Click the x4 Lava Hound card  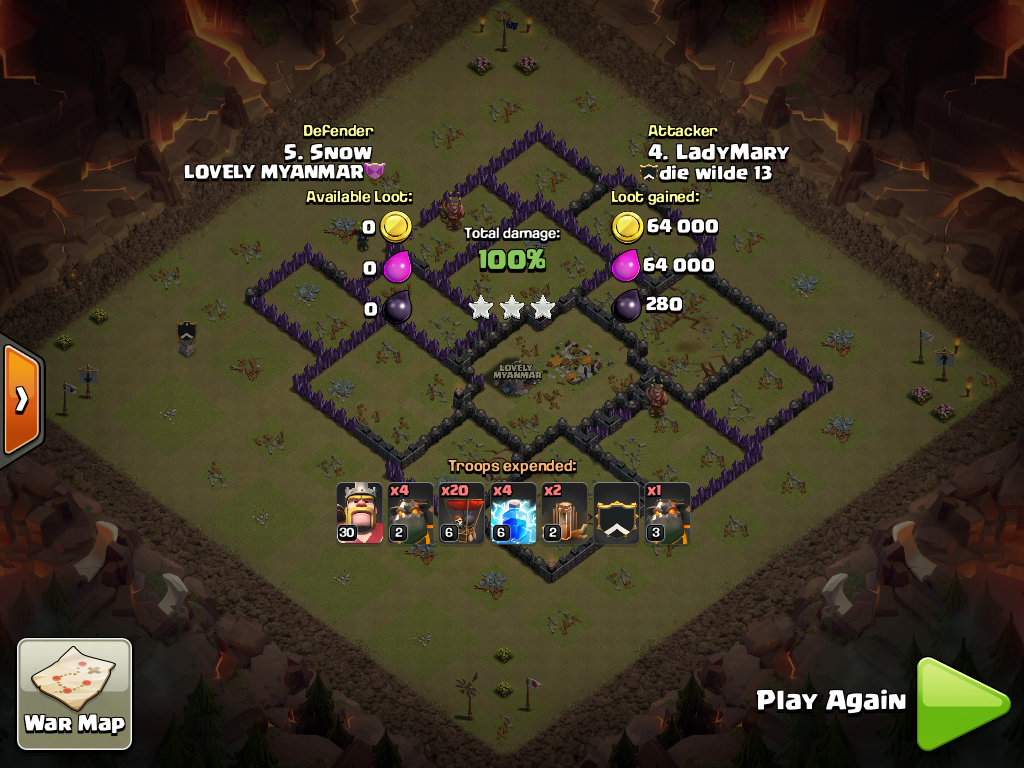(x=410, y=514)
